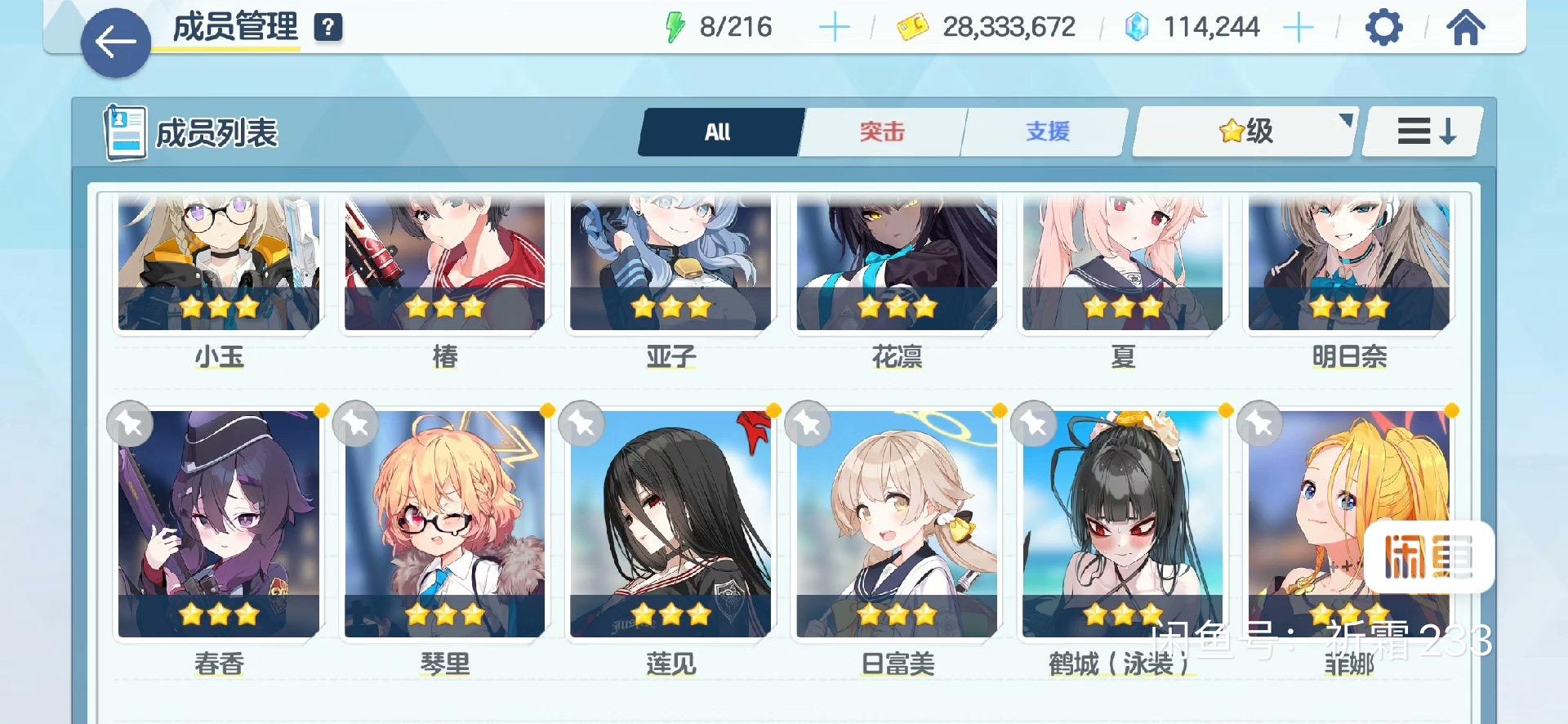Open 夏's character card
This screenshot has height=724, width=1568.
[x=1123, y=263]
